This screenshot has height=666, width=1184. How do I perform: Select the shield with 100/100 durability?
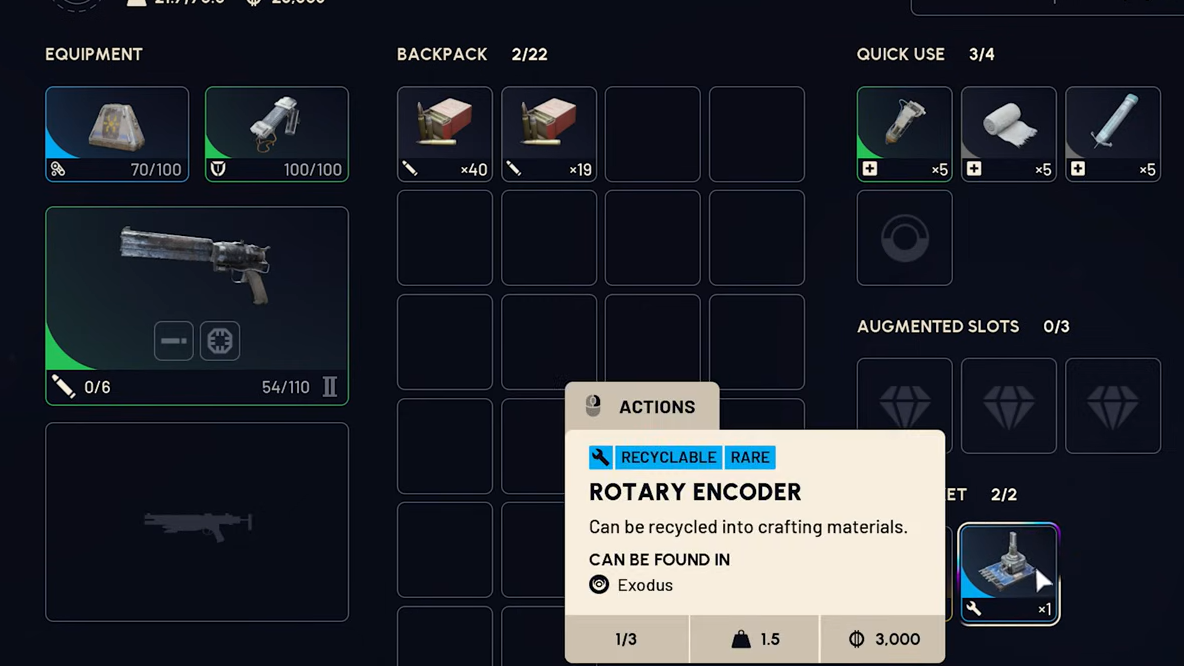tap(277, 134)
